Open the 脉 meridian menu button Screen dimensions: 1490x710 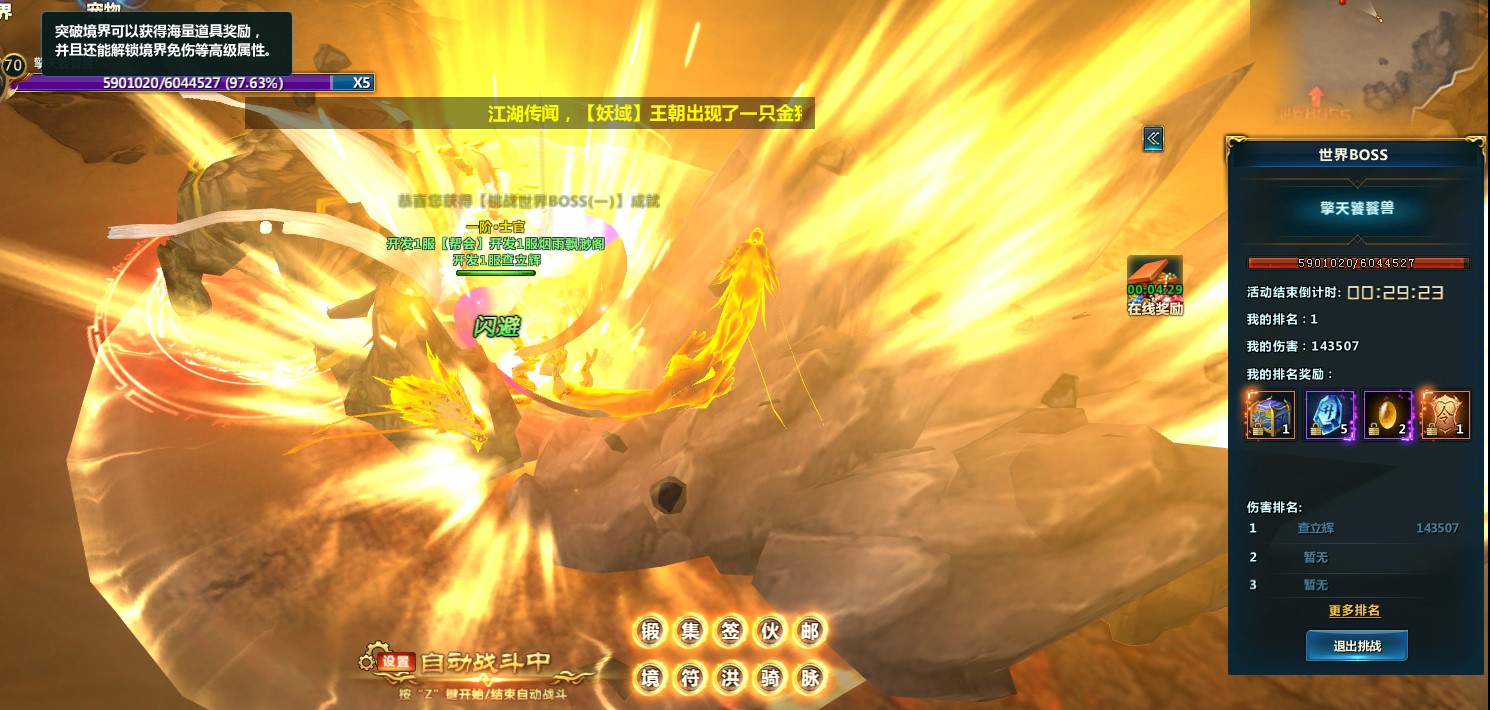pyautogui.click(x=809, y=678)
